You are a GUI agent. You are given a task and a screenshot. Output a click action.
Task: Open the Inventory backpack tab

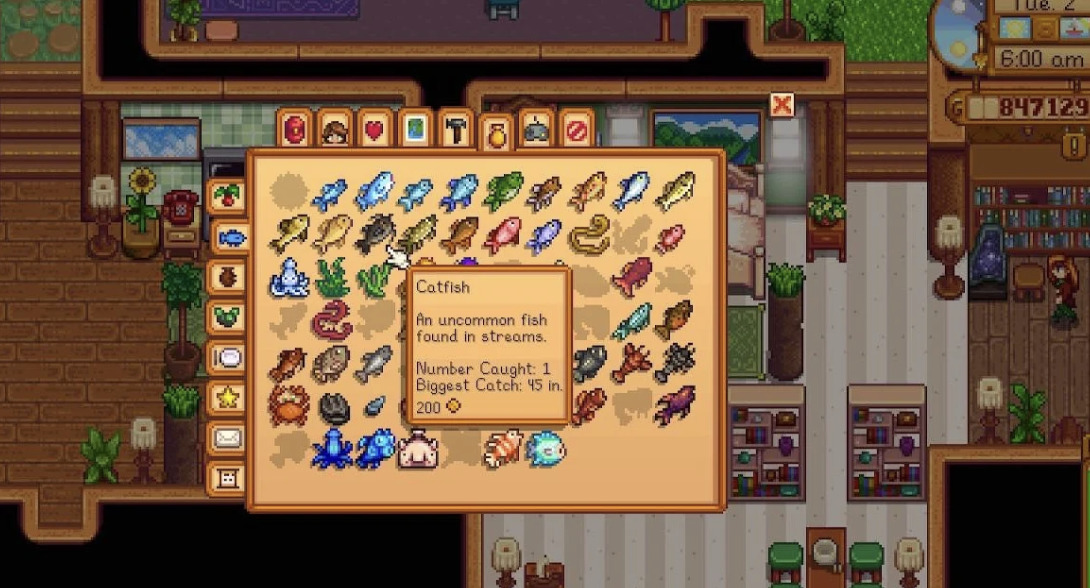tap(295, 128)
